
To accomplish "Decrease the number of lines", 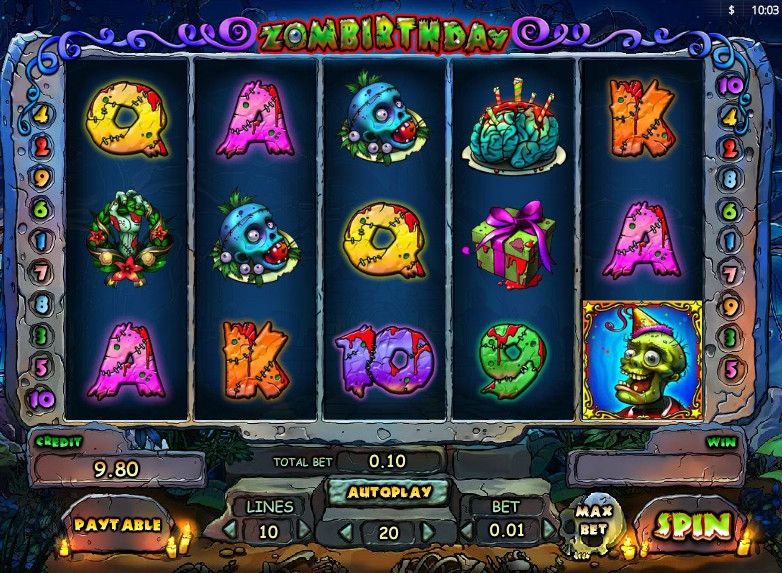I will (230, 530).
